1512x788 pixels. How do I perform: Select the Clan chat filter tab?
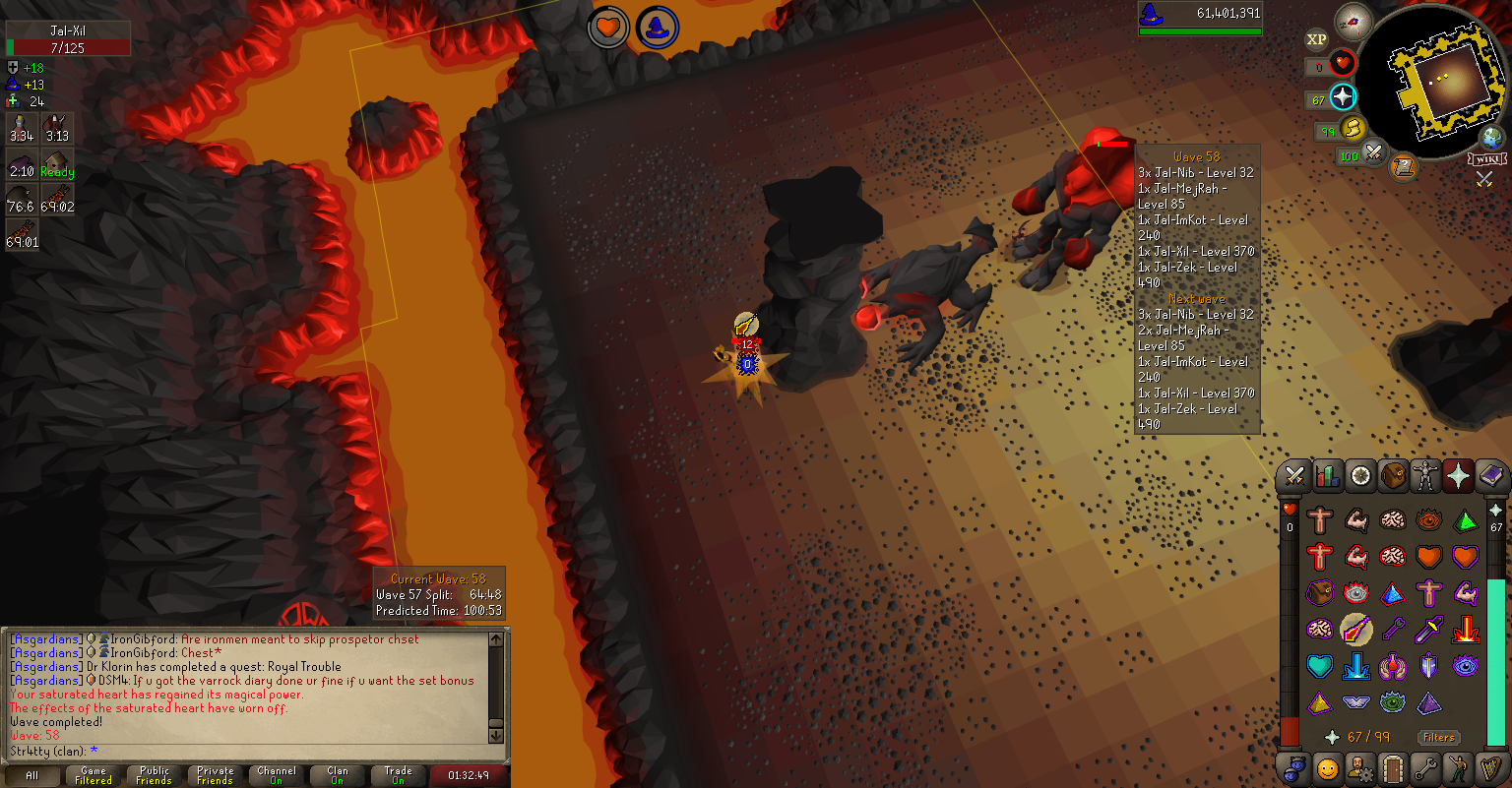pyautogui.click(x=338, y=775)
